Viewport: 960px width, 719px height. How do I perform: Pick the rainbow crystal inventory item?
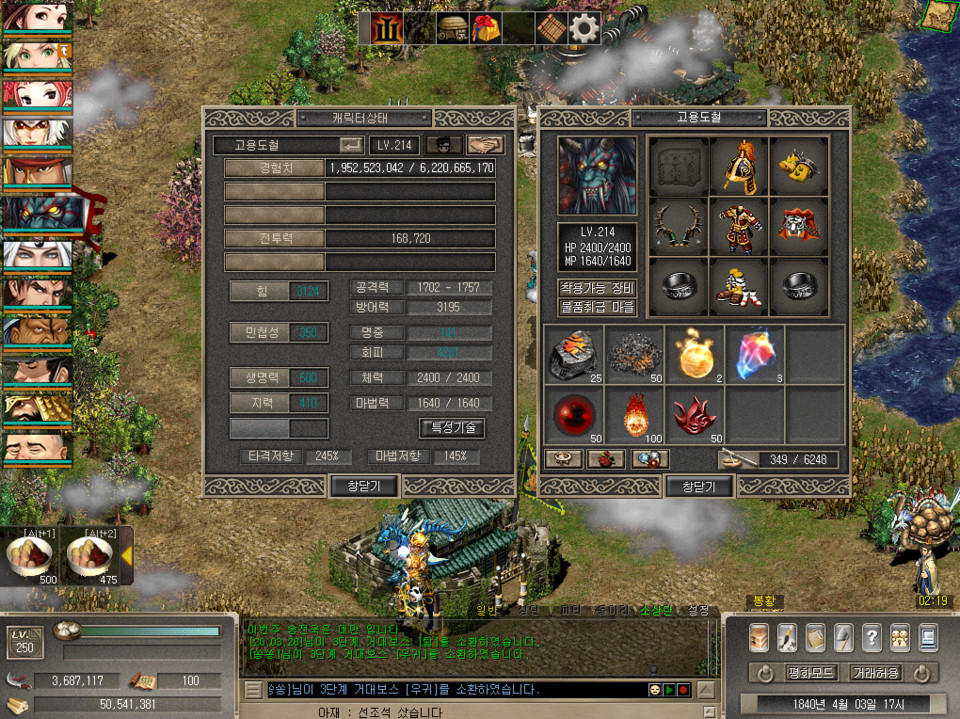(x=755, y=355)
